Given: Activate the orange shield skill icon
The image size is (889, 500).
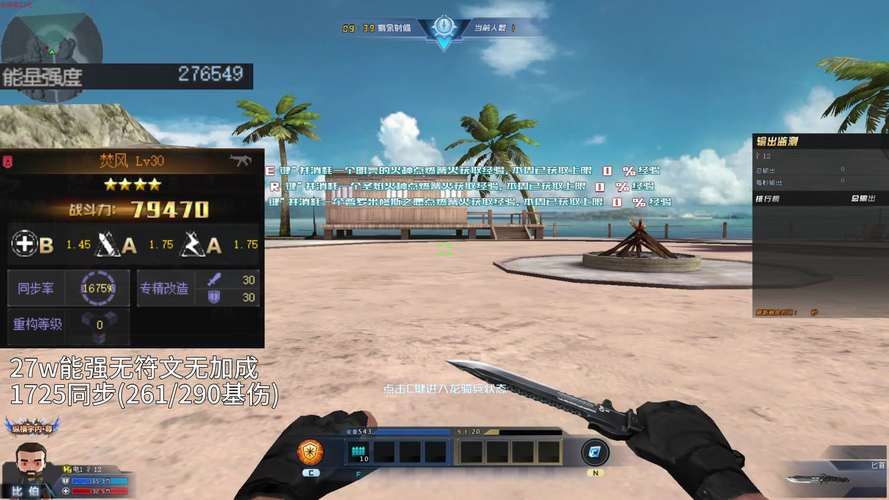Looking at the screenshot, I should point(312,452).
